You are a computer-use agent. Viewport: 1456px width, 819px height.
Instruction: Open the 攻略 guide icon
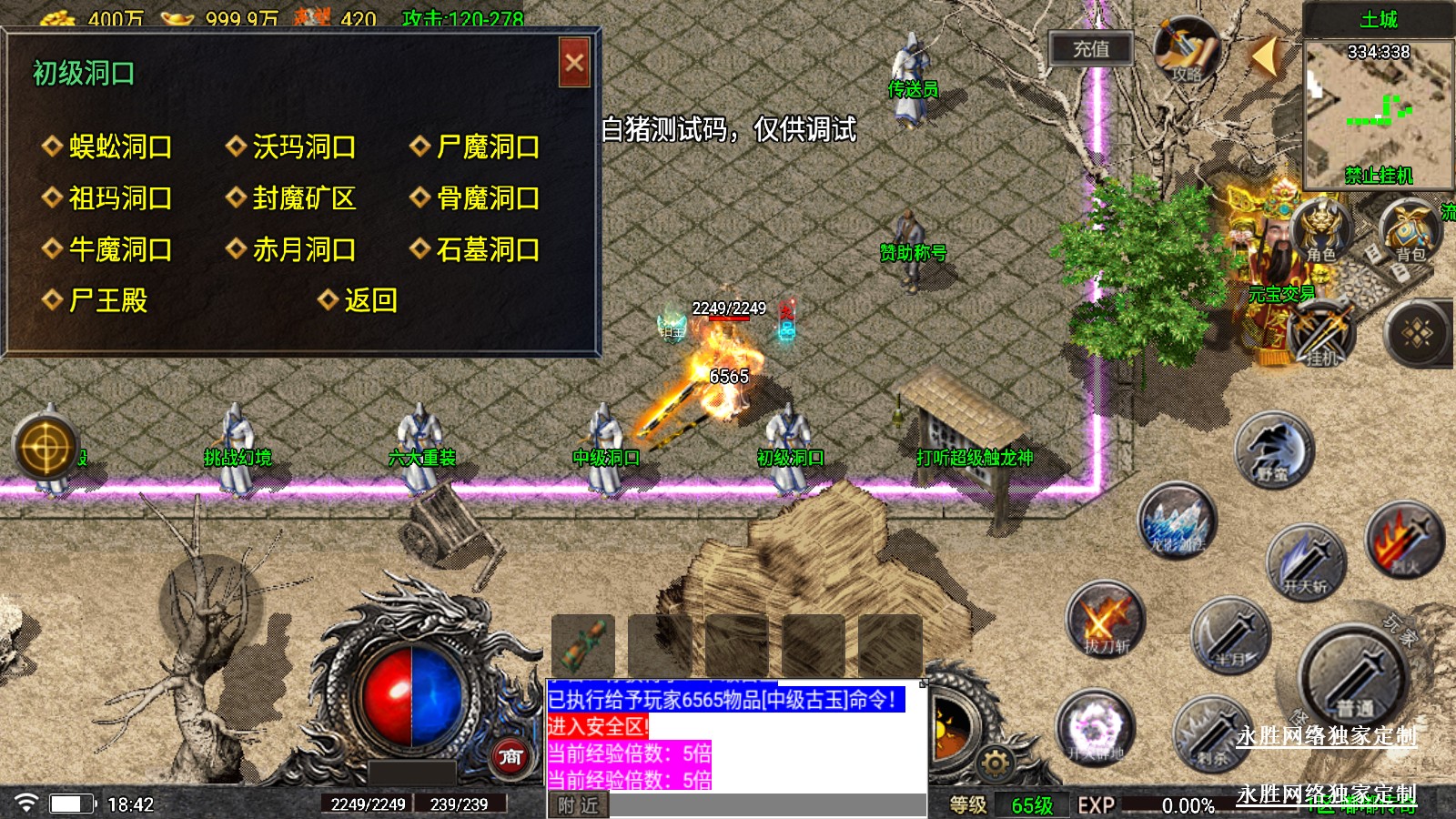coord(1186,51)
